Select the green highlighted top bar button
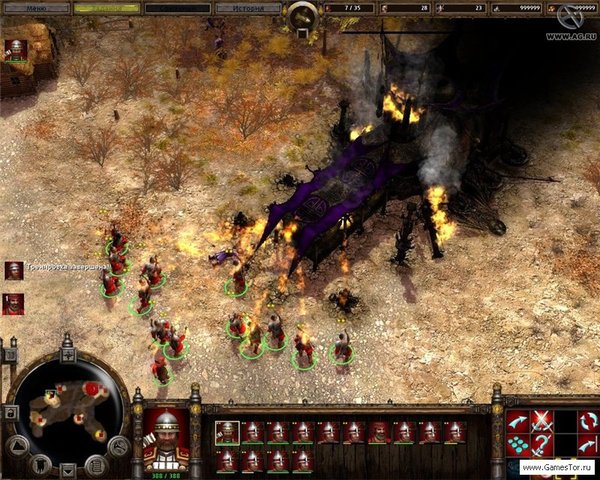The height and width of the screenshot is (480, 600). [107, 8]
